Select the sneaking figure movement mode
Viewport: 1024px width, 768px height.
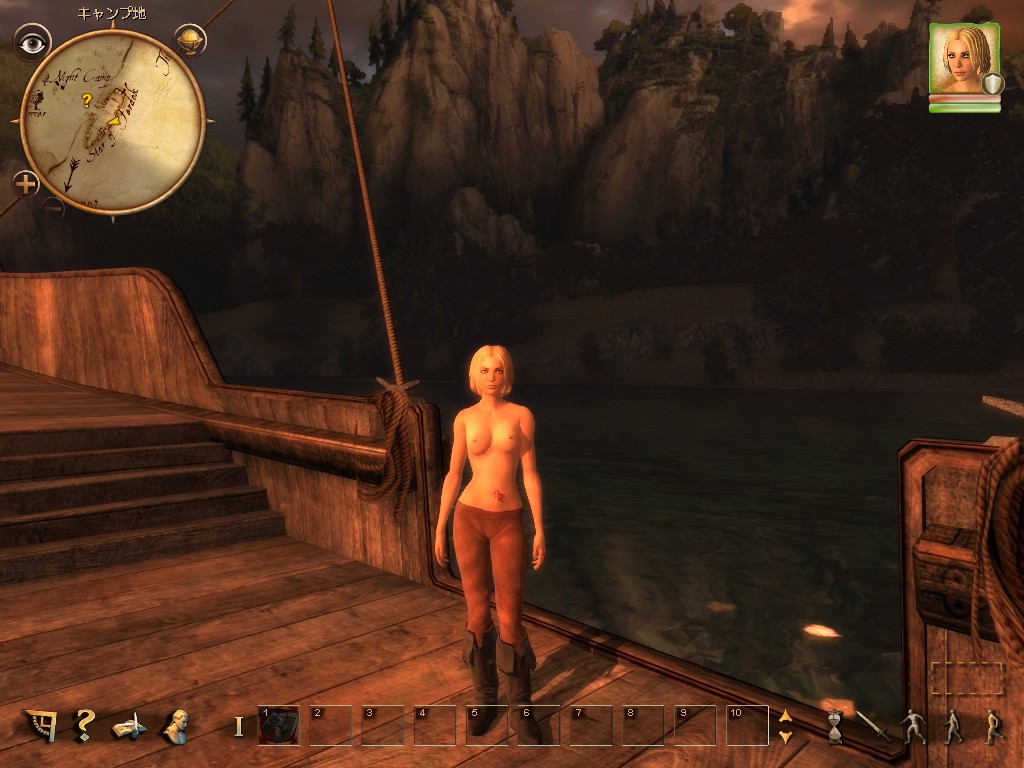pos(913,726)
